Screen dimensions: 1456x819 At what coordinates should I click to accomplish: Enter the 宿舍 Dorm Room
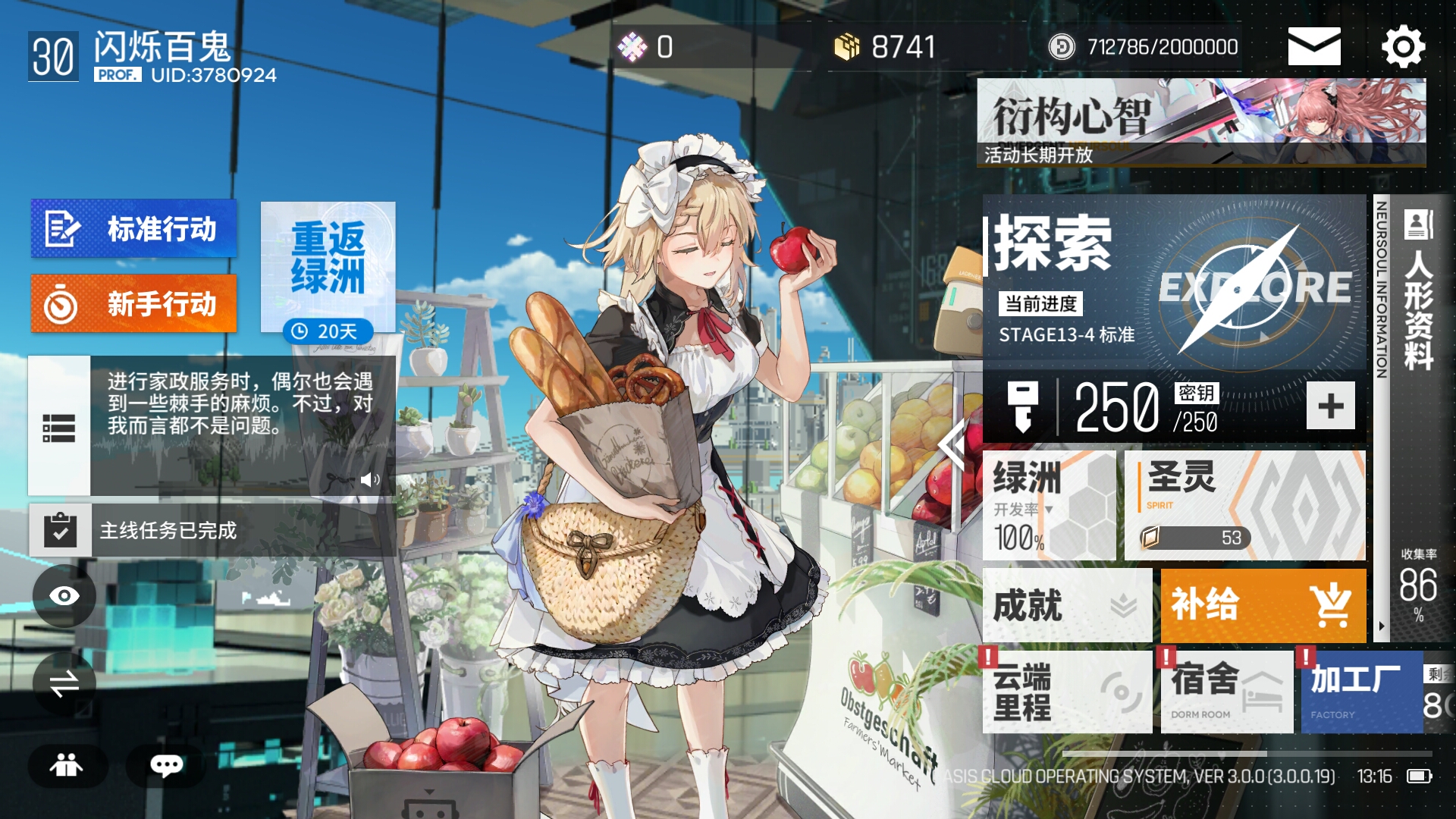point(1226,692)
